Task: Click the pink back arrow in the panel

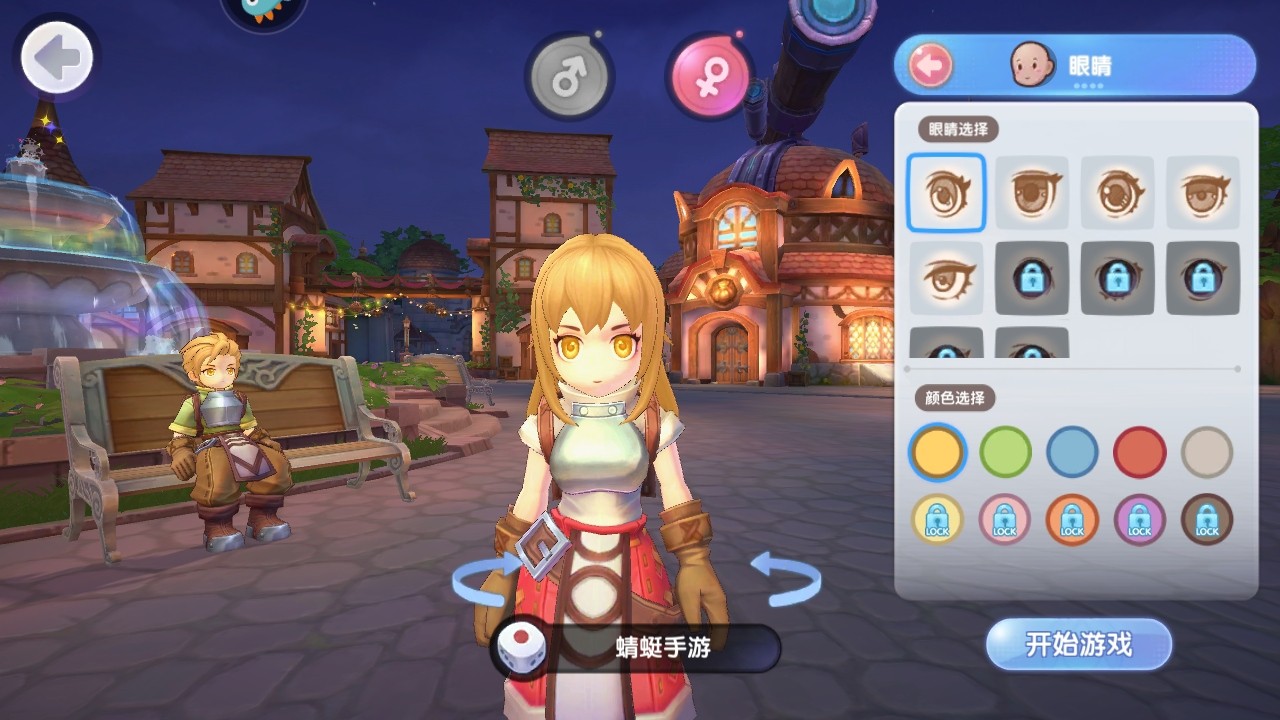Action: [x=930, y=64]
